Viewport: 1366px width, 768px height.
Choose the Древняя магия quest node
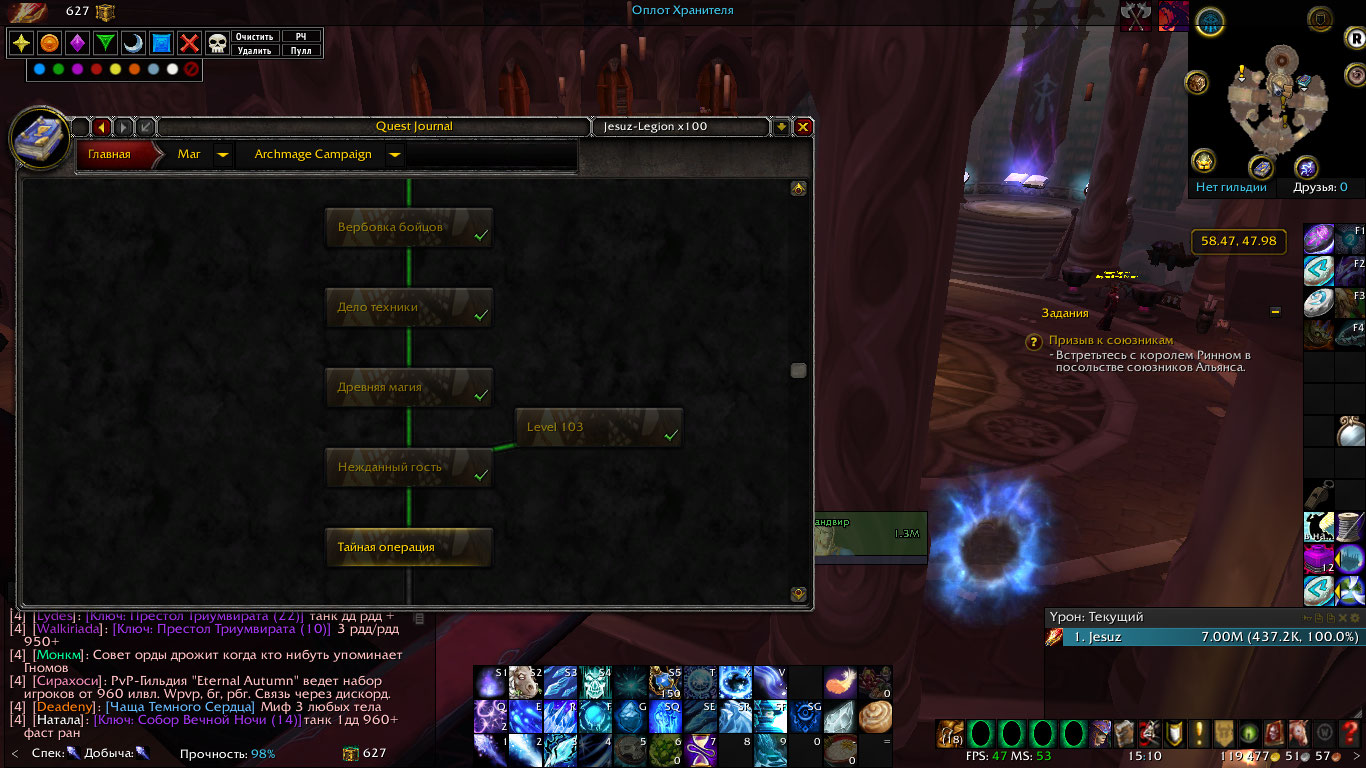pyautogui.click(x=409, y=387)
